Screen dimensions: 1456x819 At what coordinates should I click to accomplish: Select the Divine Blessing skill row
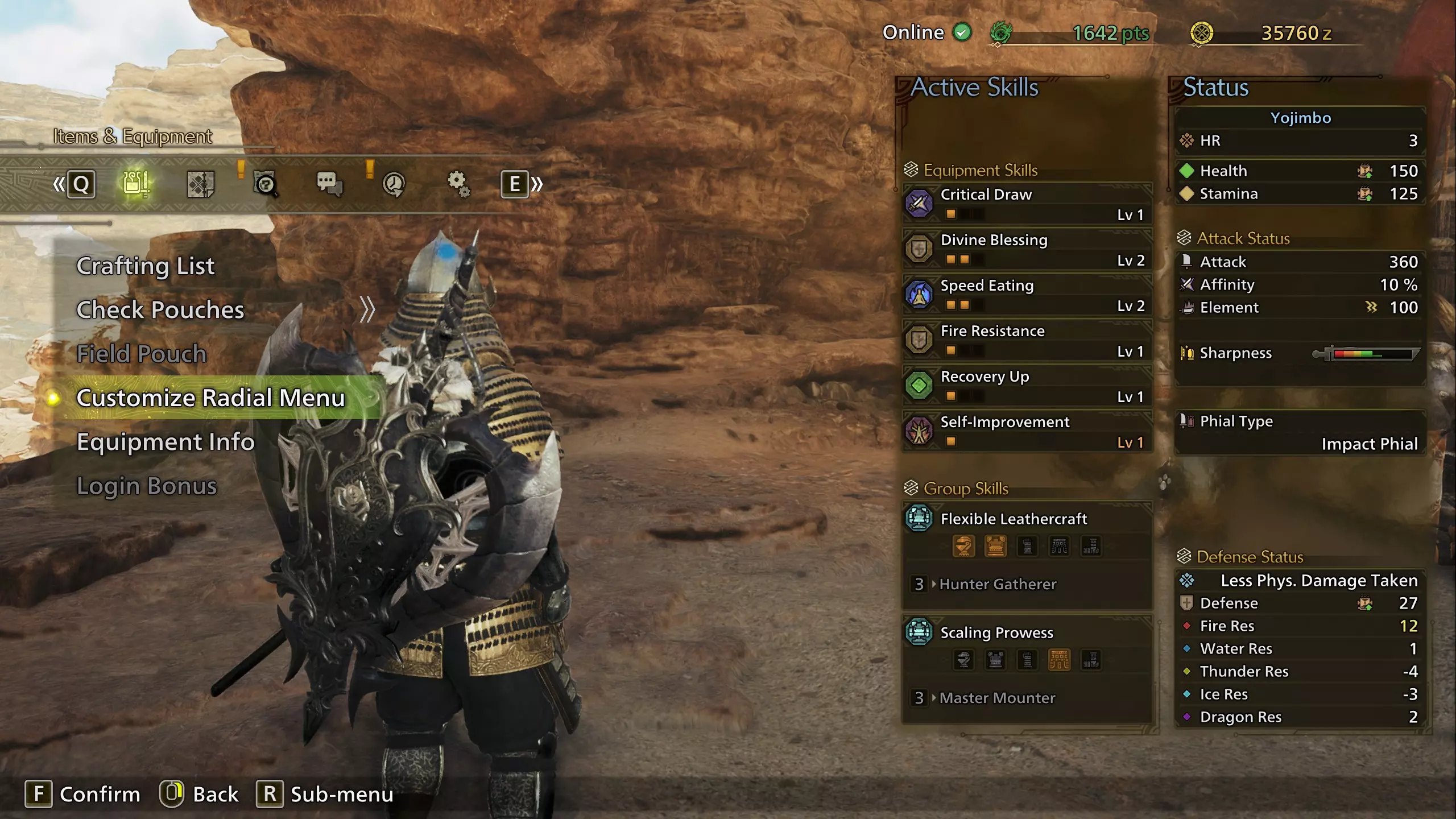1027,249
